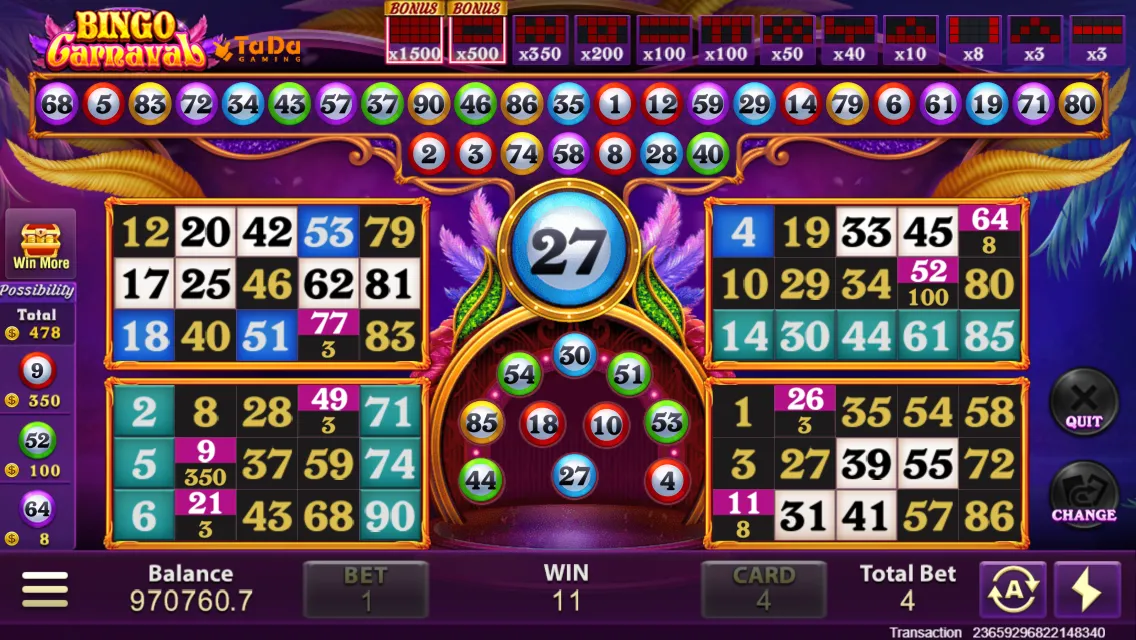The width and height of the screenshot is (1136, 640).
Task: Select the bingo card containing number 90
Action: click(267, 464)
